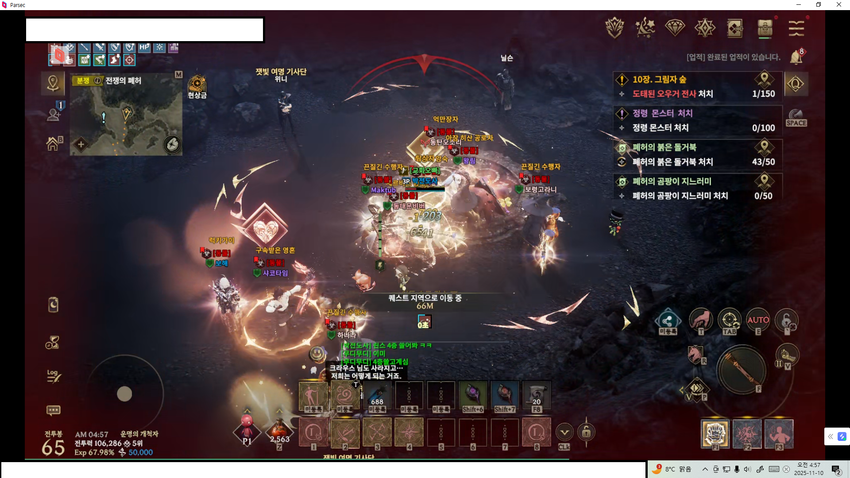Click the target switch crosshair button
850x478 pixels.
pyautogui.click(x=729, y=320)
